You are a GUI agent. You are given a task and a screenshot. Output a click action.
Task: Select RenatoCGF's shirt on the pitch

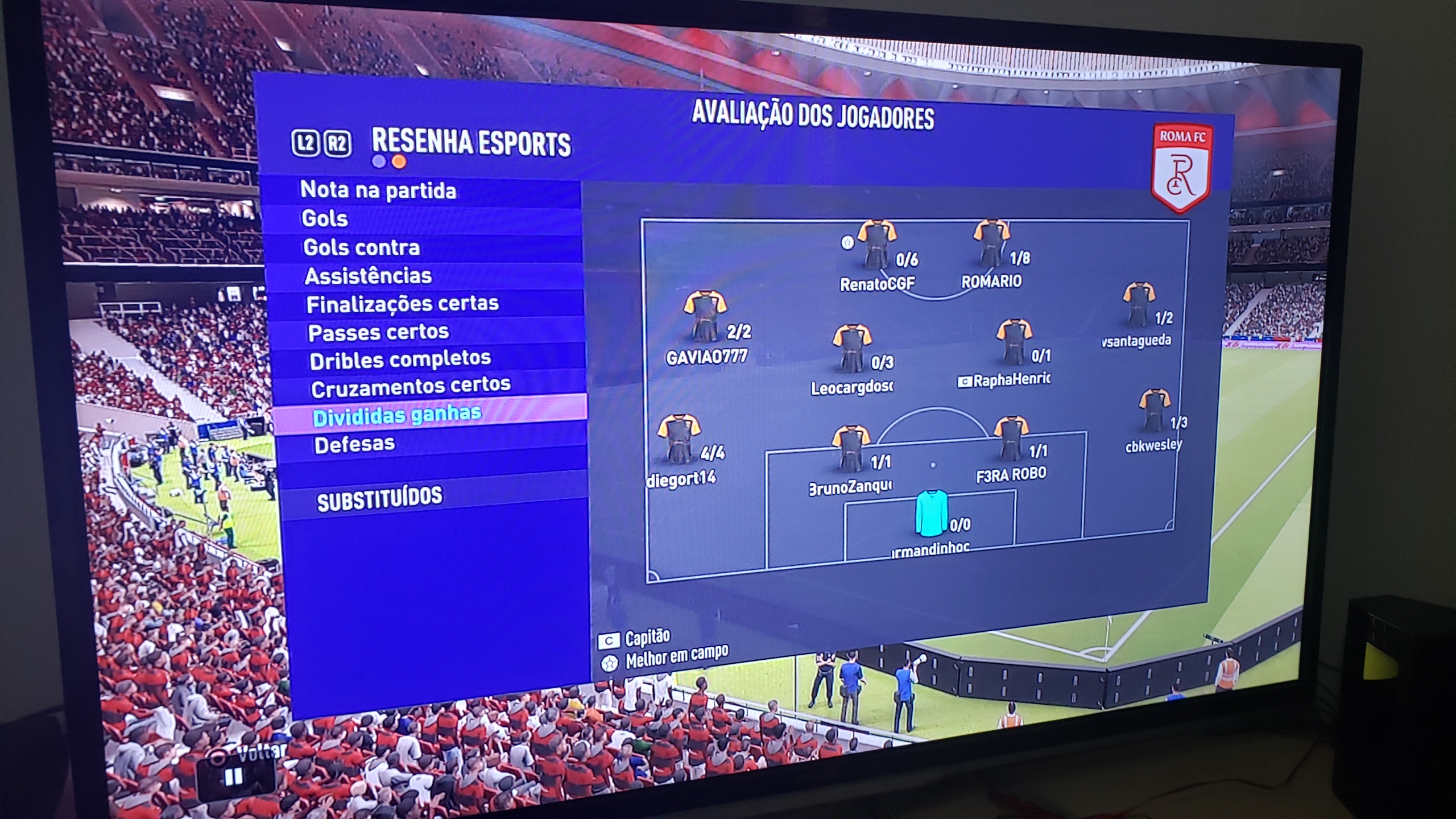point(876,246)
